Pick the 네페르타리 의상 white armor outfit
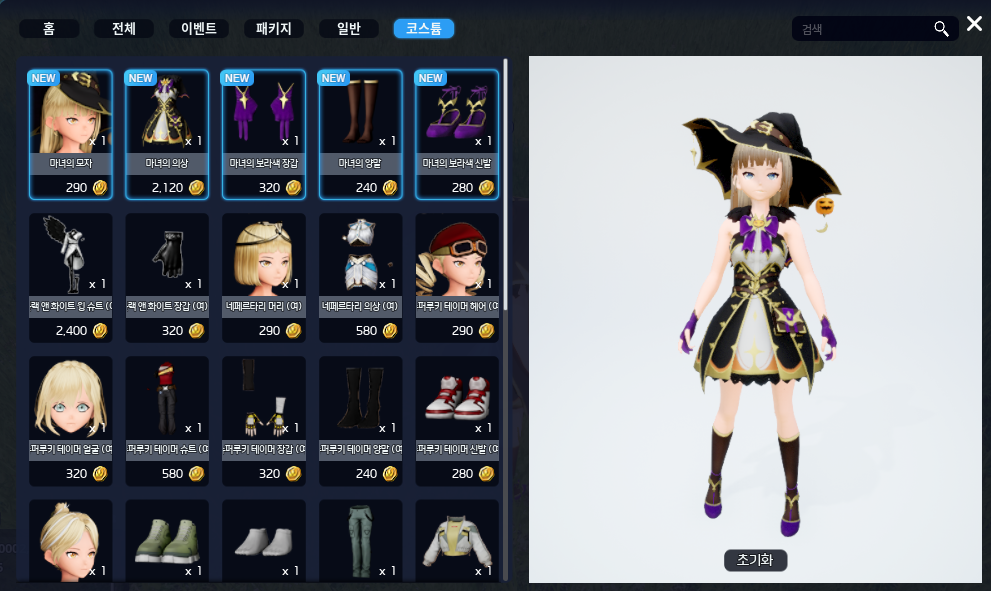The width and height of the screenshot is (991, 591). tap(360, 276)
